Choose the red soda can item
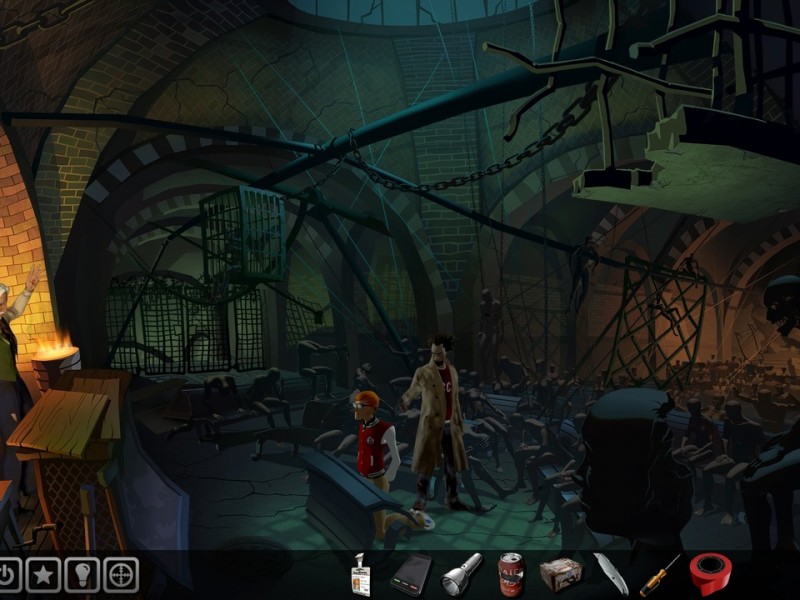 (511, 574)
